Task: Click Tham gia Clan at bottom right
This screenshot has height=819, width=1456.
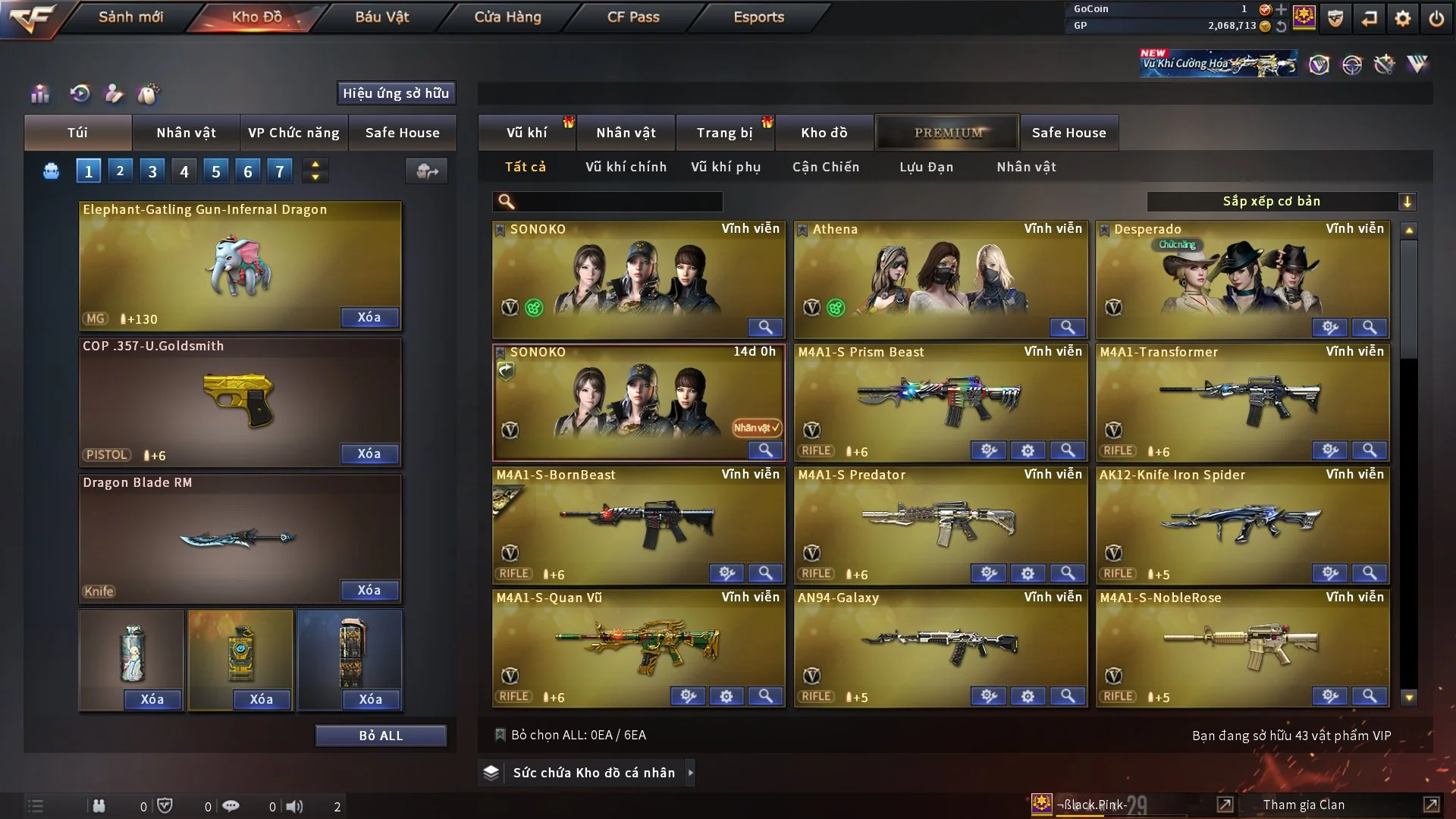Action: [x=1303, y=804]
